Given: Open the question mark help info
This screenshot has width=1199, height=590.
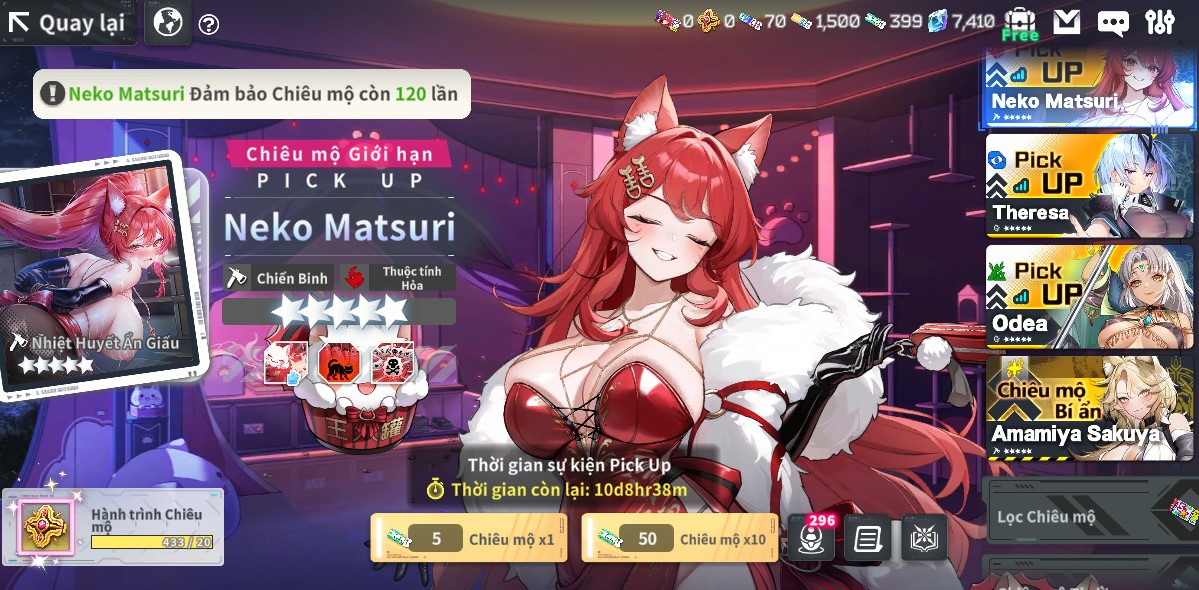Looking at the screenshot, I should (209, 24).
